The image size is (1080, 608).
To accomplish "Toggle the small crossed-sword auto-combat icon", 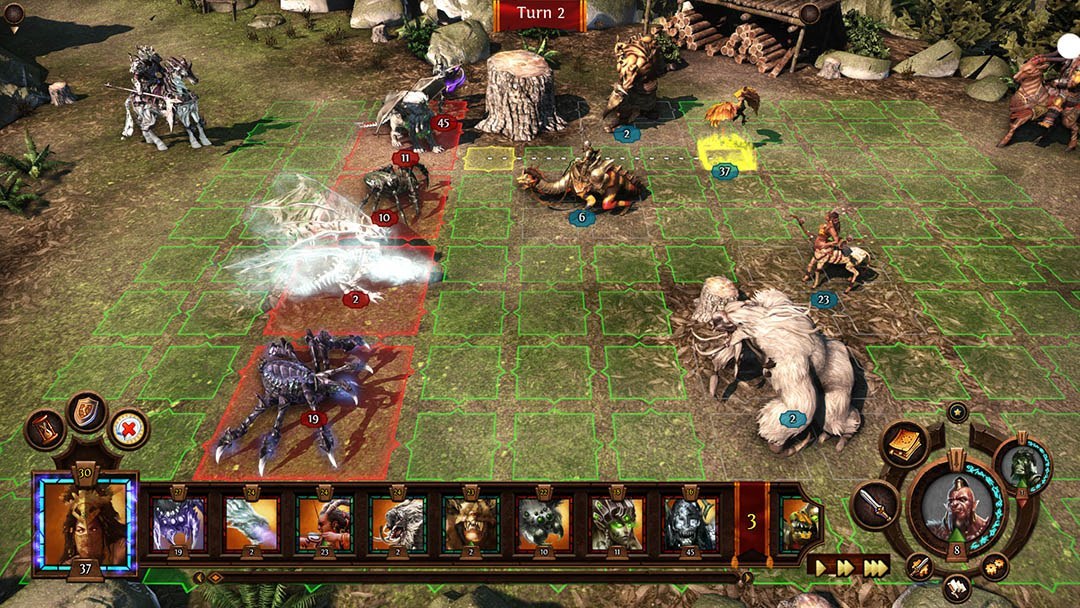I will click(919, 567).
